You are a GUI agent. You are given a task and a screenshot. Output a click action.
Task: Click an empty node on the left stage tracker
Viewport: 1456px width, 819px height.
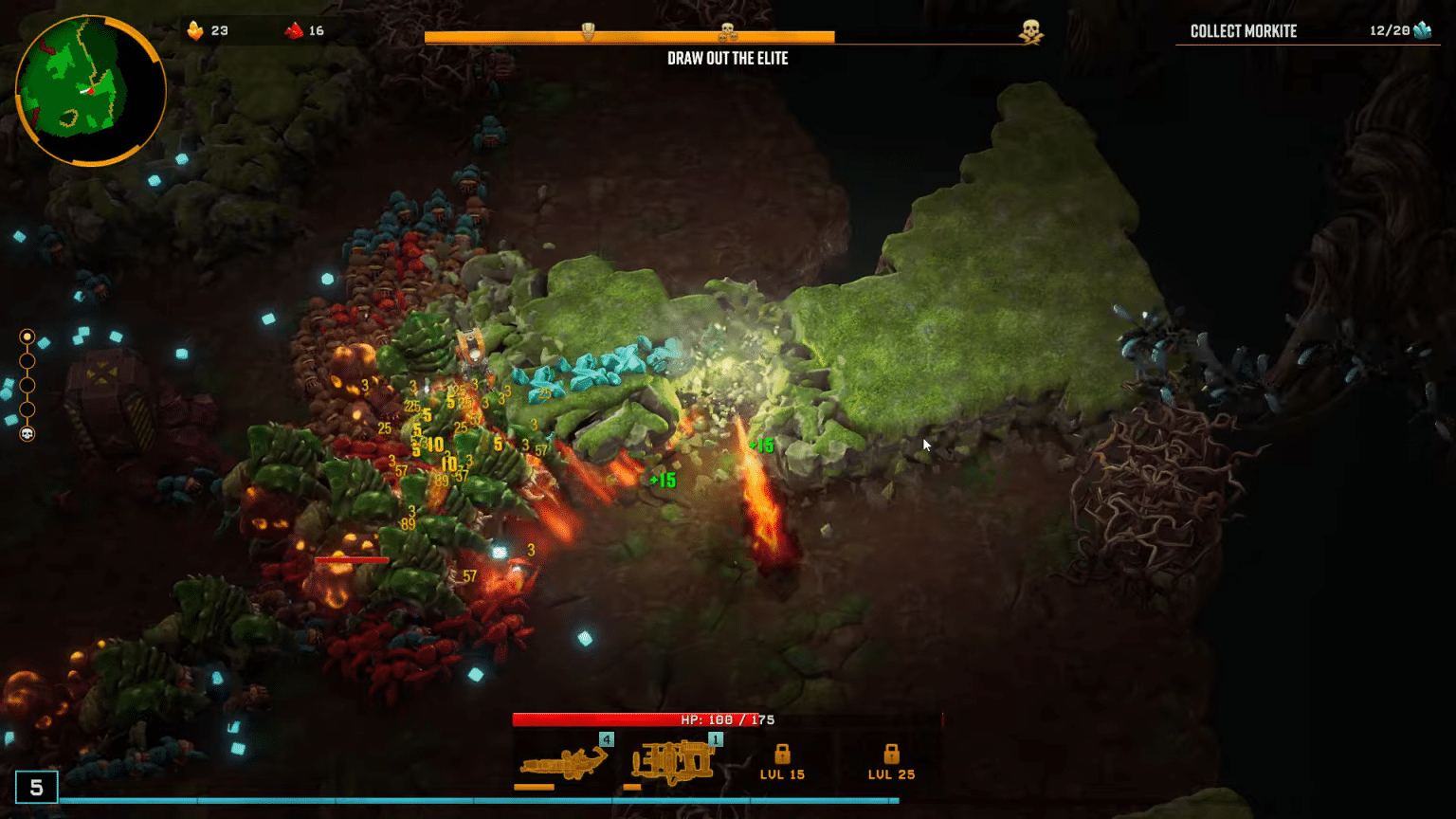(x=27, y=385)
